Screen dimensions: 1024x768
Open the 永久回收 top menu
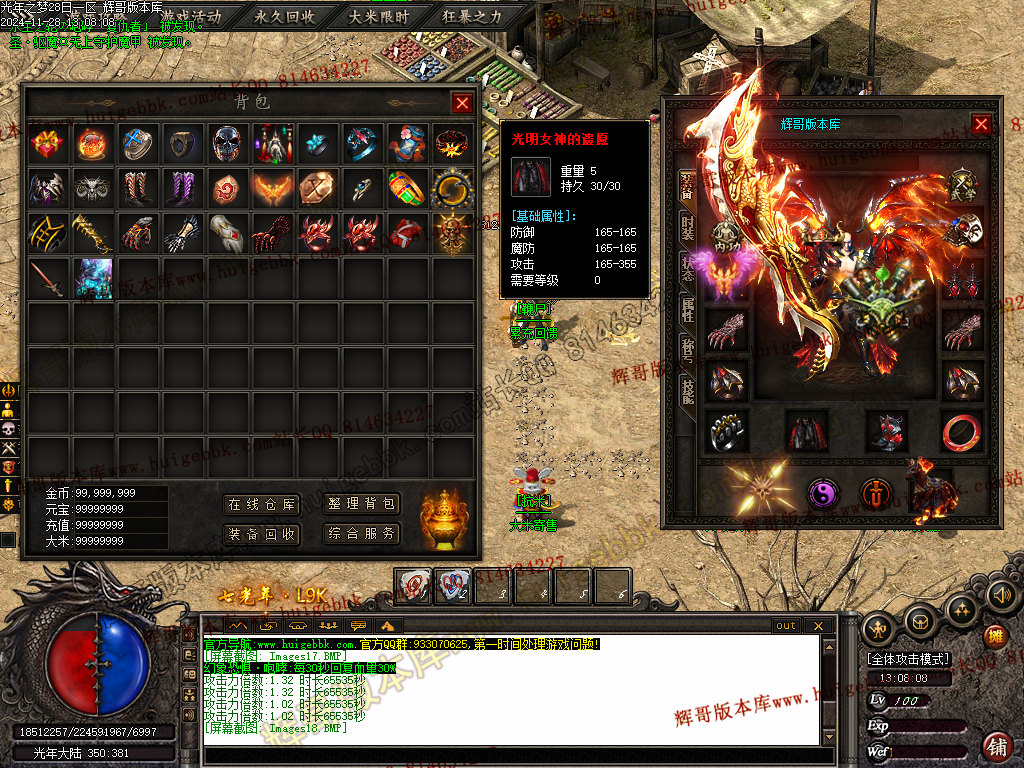(285, 16)
